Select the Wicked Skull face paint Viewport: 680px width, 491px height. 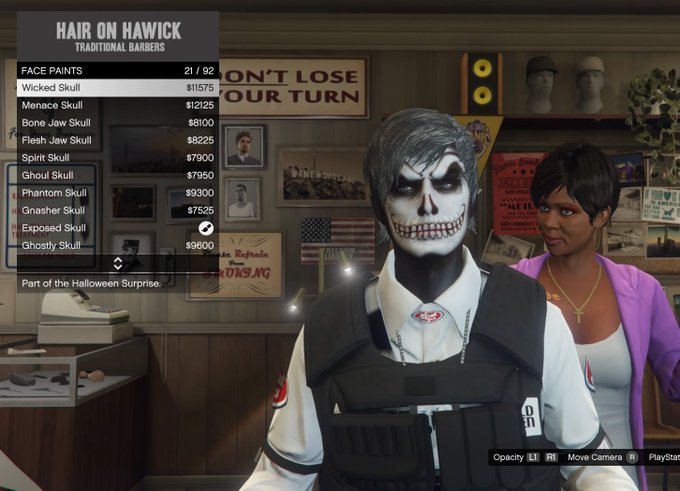pos(117,88)
